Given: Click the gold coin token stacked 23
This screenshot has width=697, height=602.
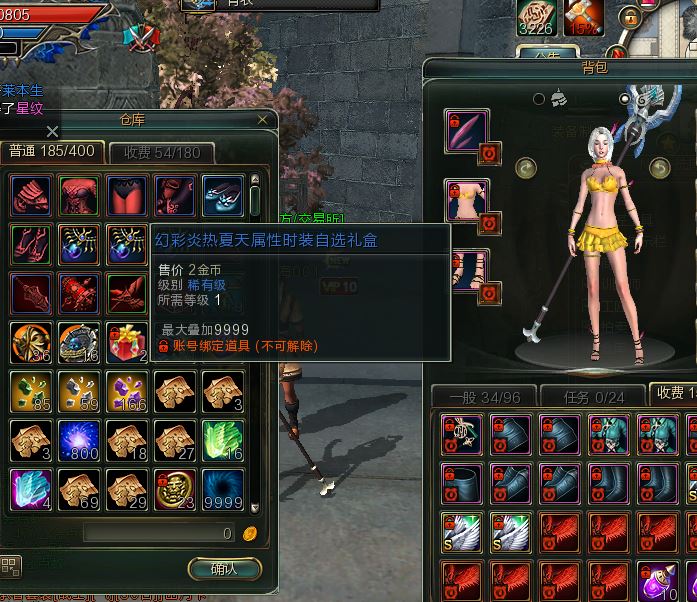Looking at the screenshot, I should 175,489.
